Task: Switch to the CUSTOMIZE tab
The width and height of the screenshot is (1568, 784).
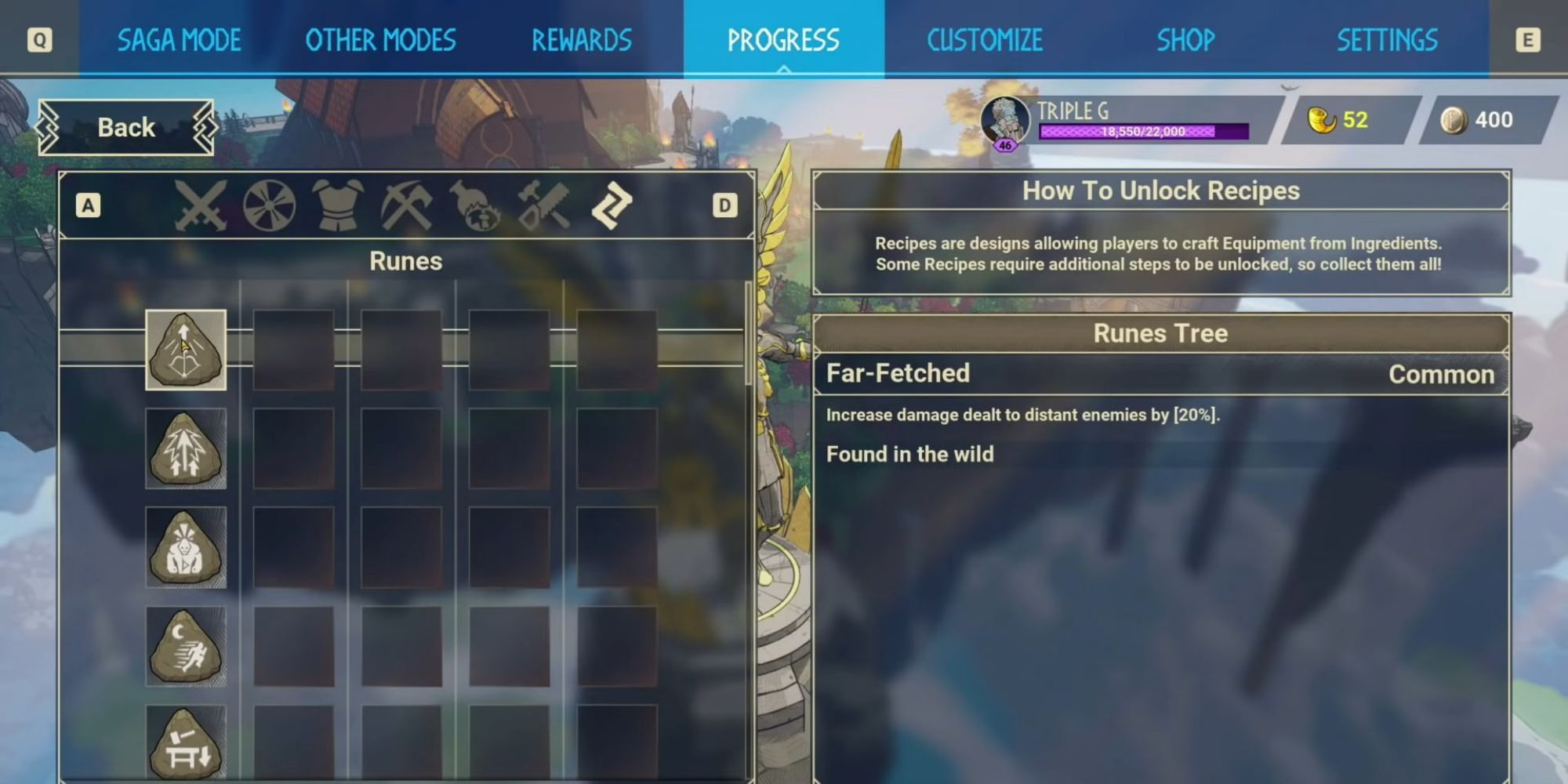Action: pyautogui.click(x=984, y=40)
